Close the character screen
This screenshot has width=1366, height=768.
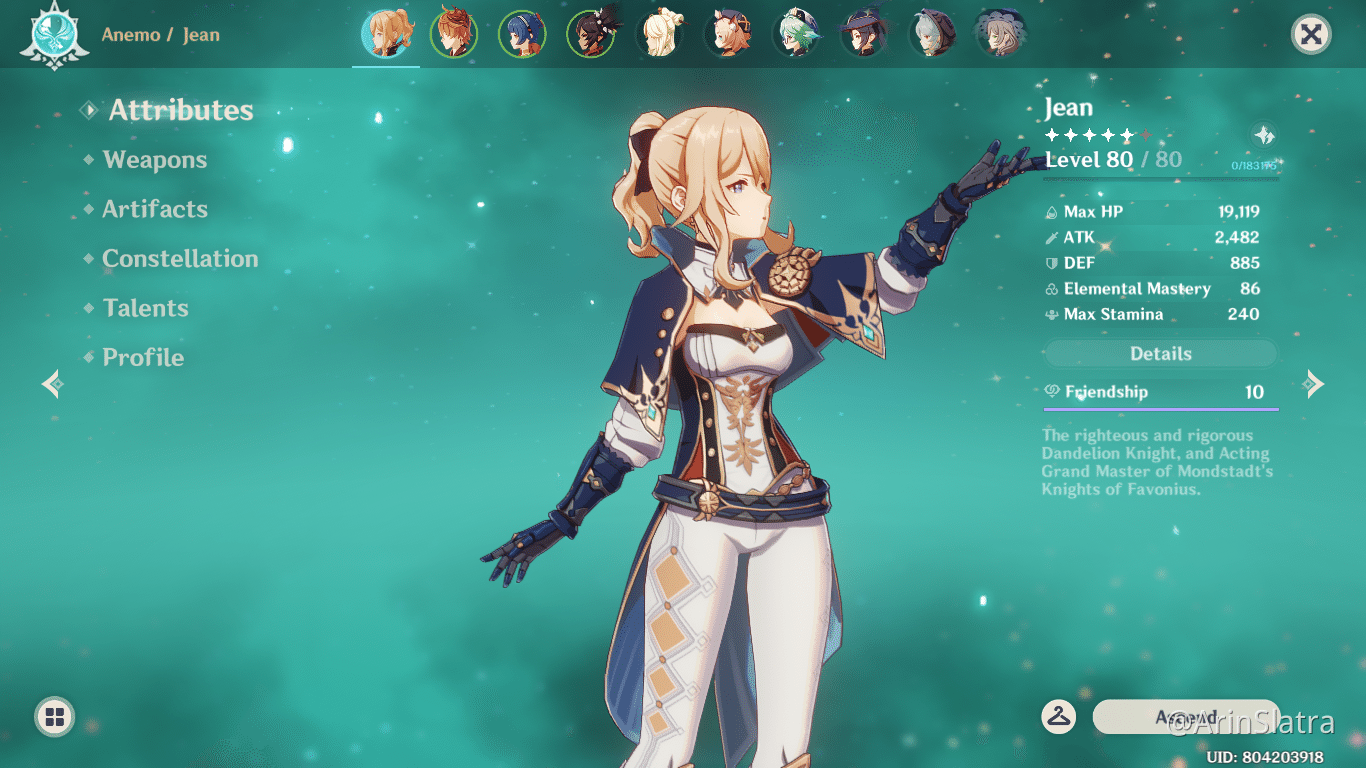[1311, 35]
